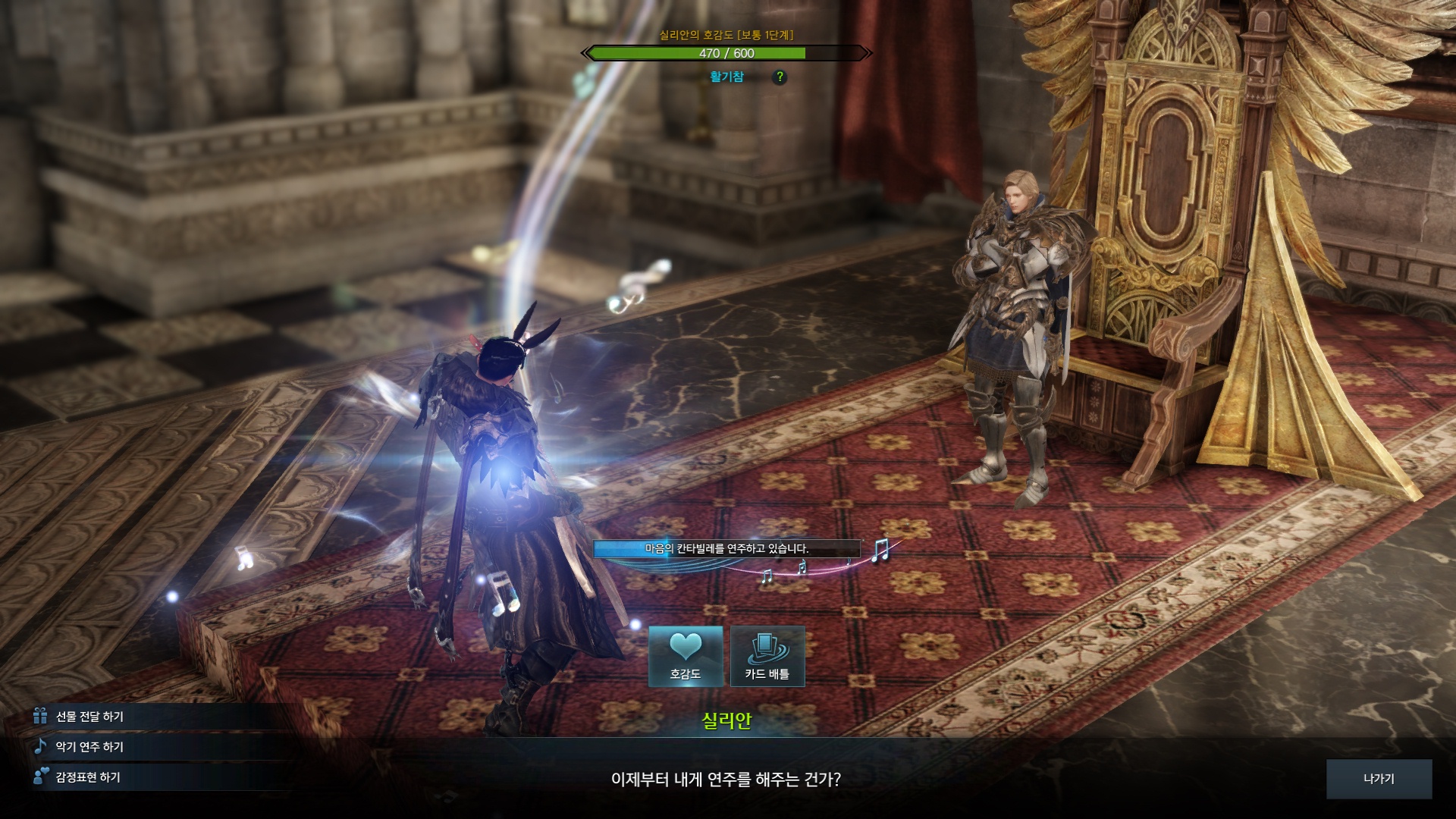Image resolution: width=1456 pixels, height=819 pixels.
Task: Start a 카드 배틀 card battle
Action: (x=767, y=656)
